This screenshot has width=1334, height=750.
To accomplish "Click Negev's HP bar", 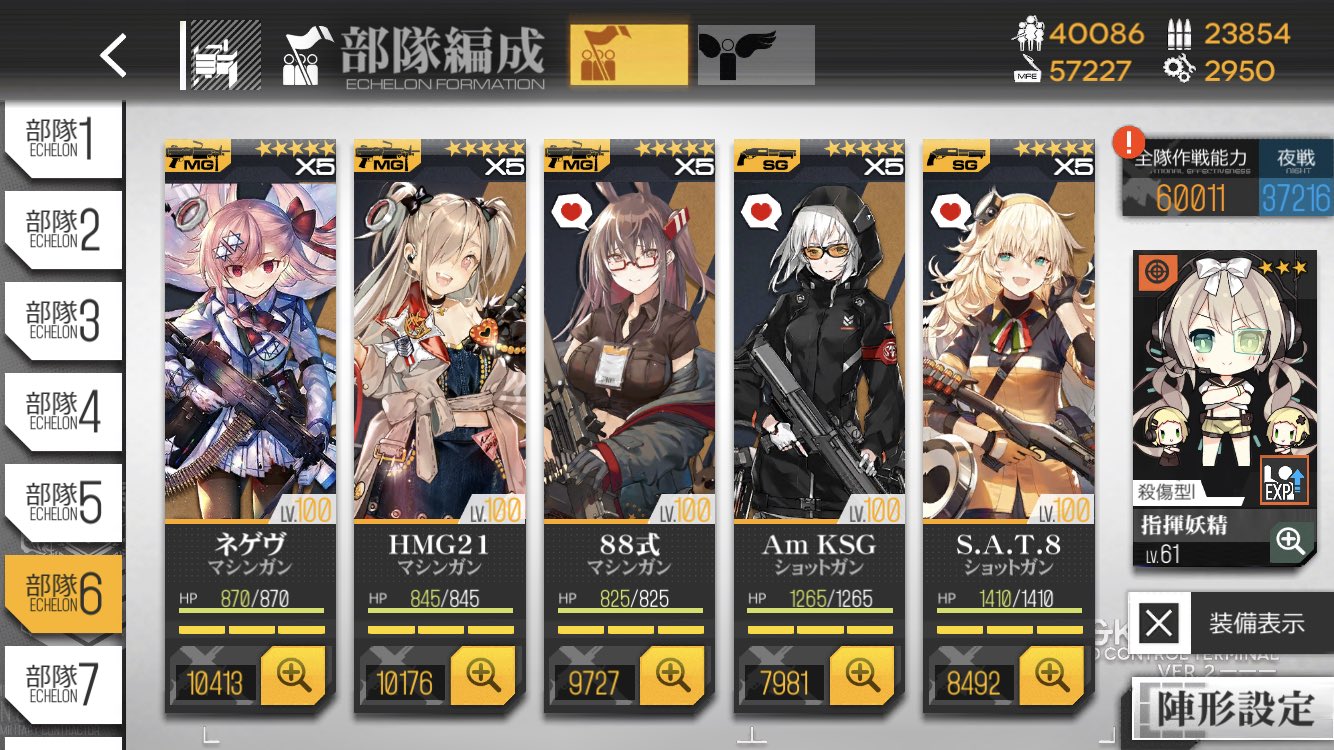I will click(250, 603).
